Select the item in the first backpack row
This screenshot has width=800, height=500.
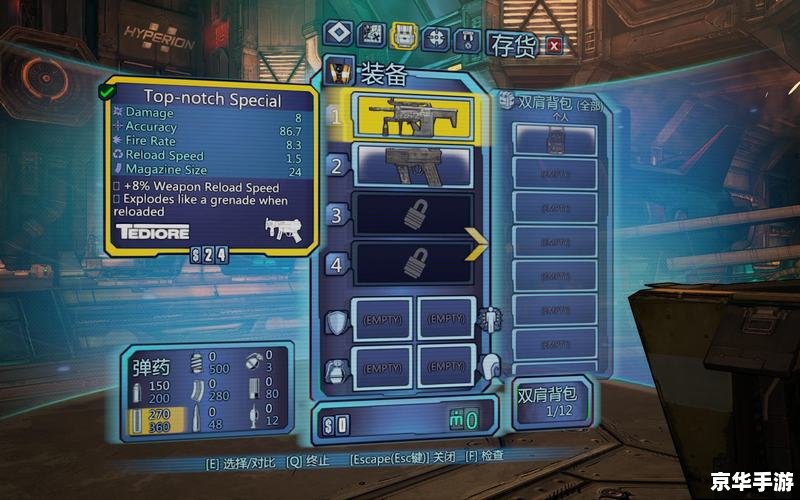(x=555, y=140)
